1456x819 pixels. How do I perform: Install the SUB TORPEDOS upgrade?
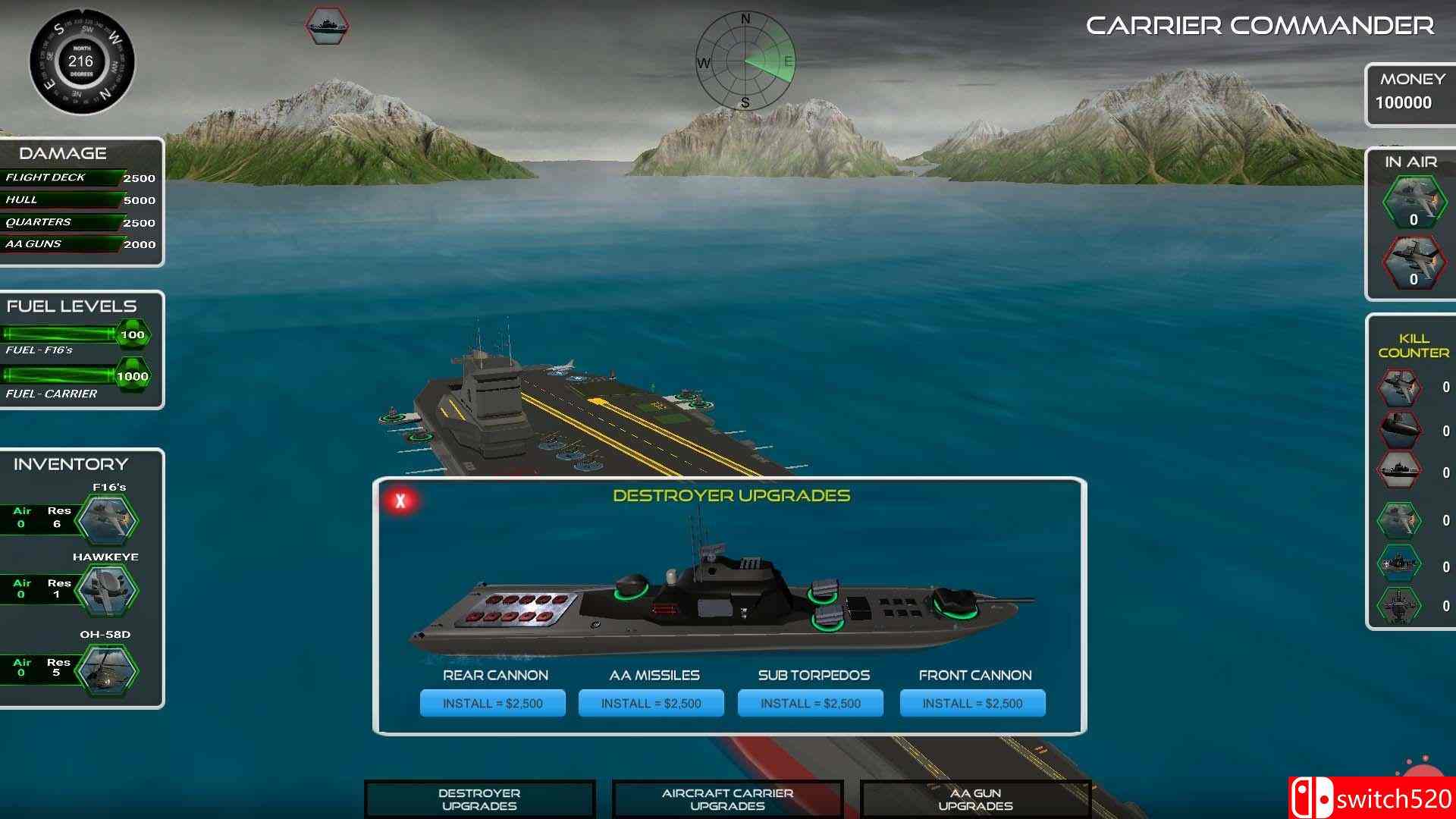pos(809,703)
